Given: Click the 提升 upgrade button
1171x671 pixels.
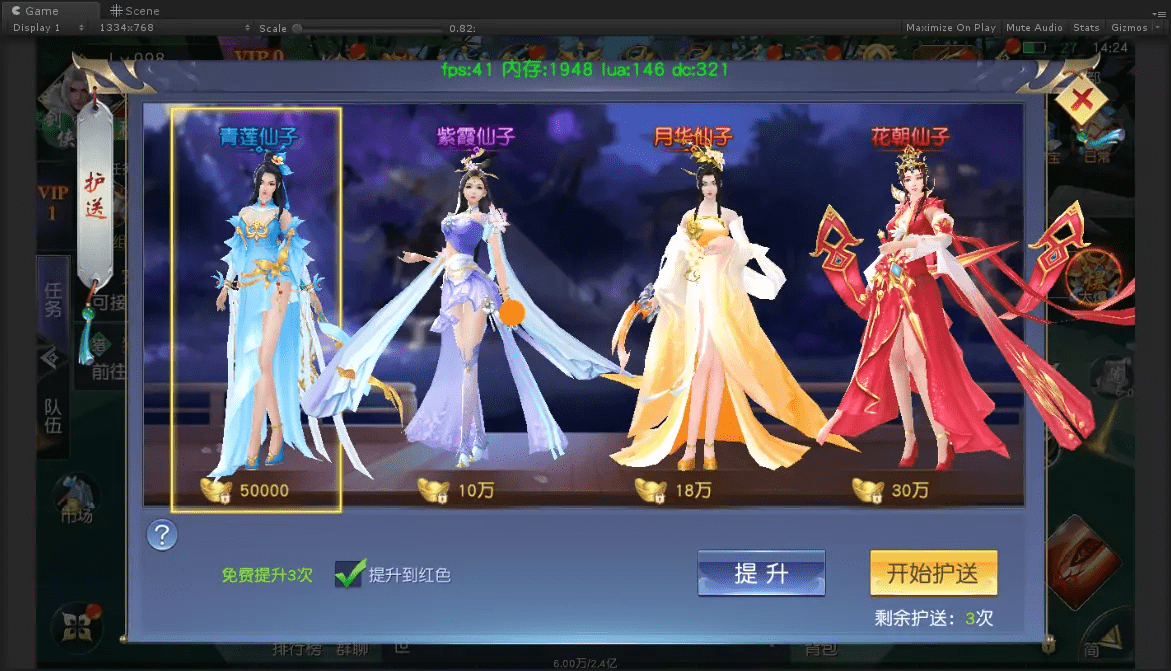Looking at the screenshot, I should pos(761,573).
